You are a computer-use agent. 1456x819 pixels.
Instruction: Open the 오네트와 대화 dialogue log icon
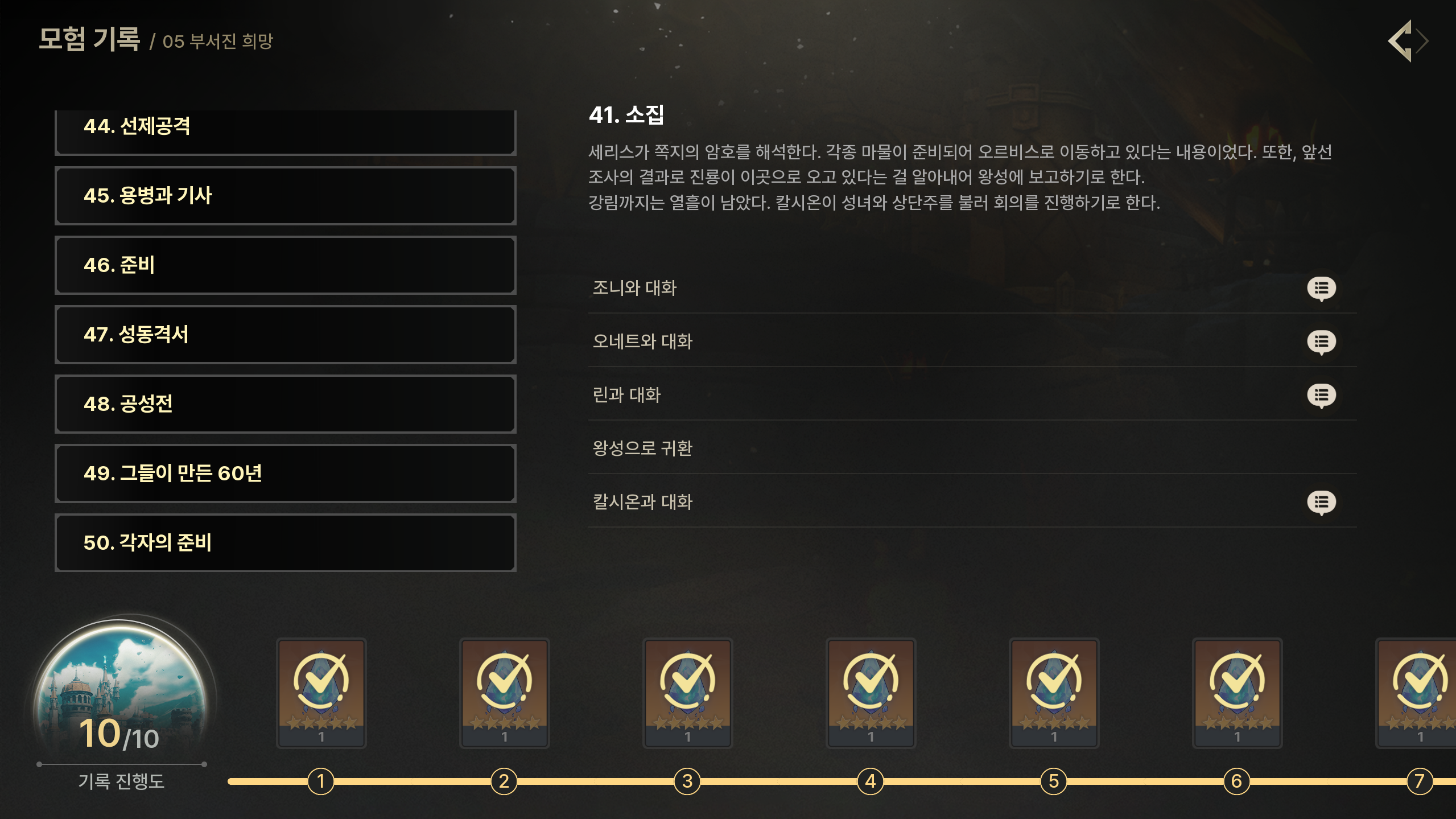tap(1321, 342)
